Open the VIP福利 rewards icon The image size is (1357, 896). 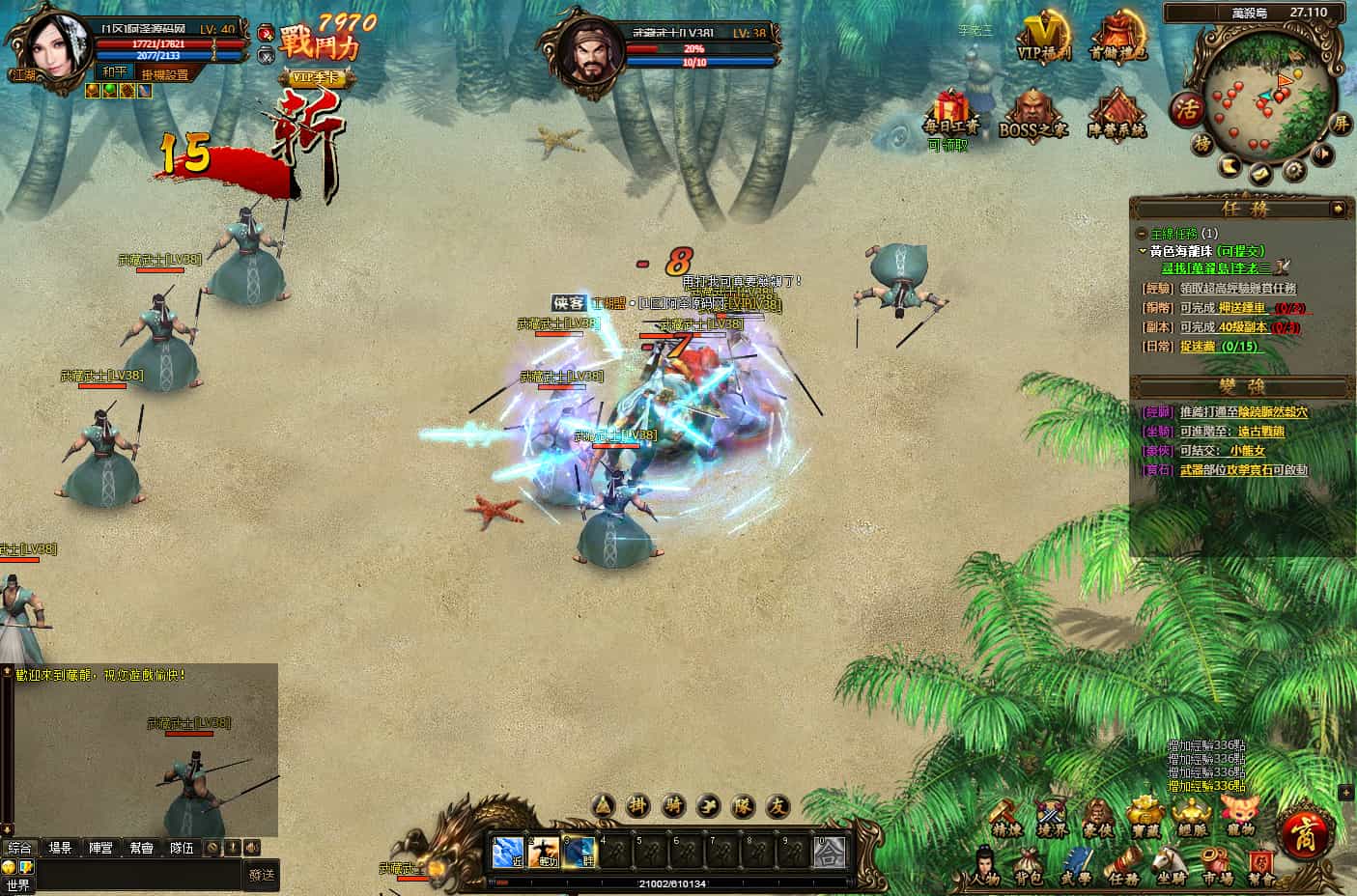pyautogui.click(x=1044, y=37)
